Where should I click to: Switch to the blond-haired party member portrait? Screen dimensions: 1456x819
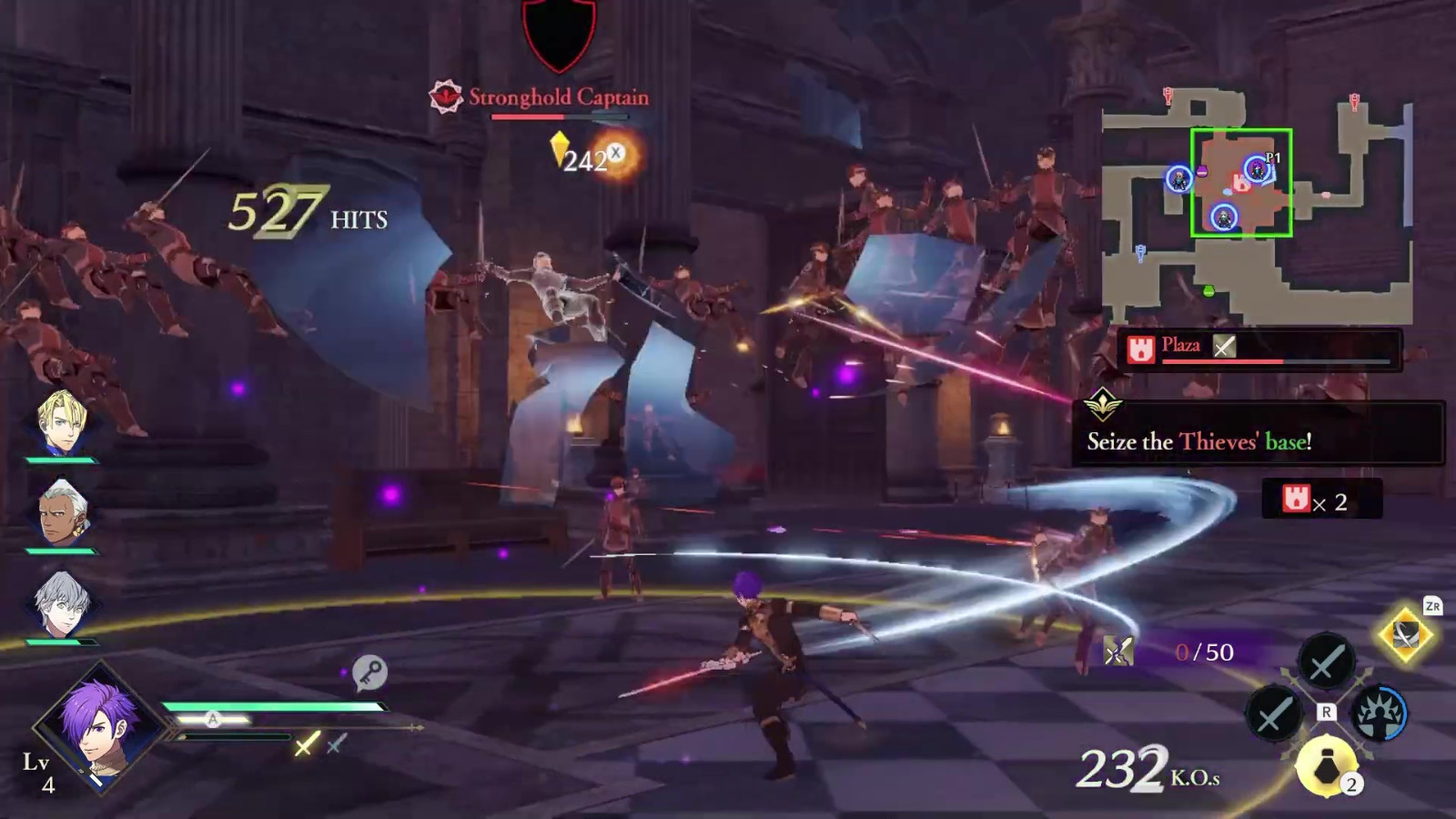click(x=62, y=422)
